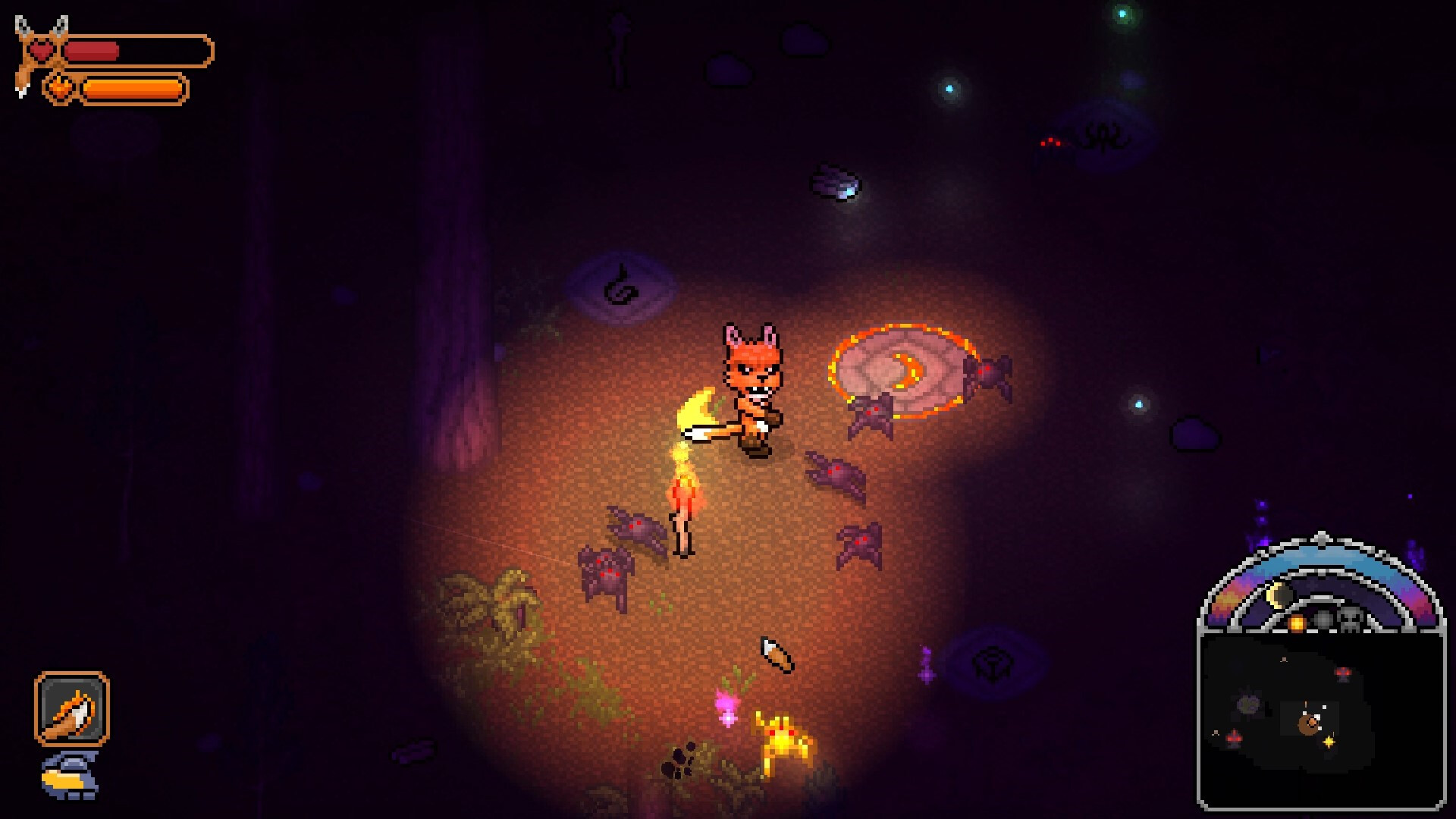Click the glowing sun orb on the minimap arc
Image resolution: width=1456 pixels, height=819 pixels.
tap(1297, 623)
